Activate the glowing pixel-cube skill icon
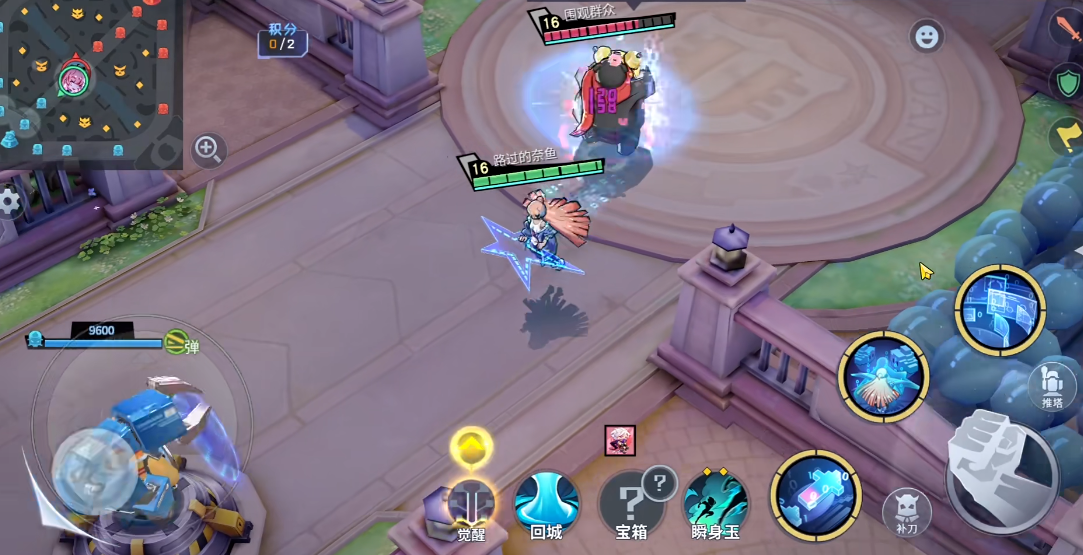This screenshot has height=555, width=1083. (816, 495)
